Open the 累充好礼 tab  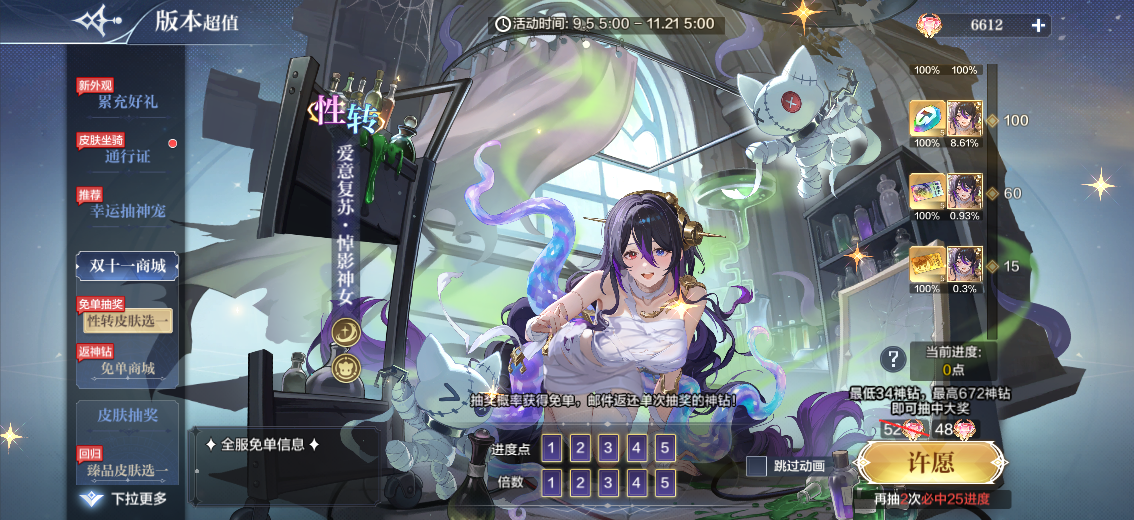(127, 101)
